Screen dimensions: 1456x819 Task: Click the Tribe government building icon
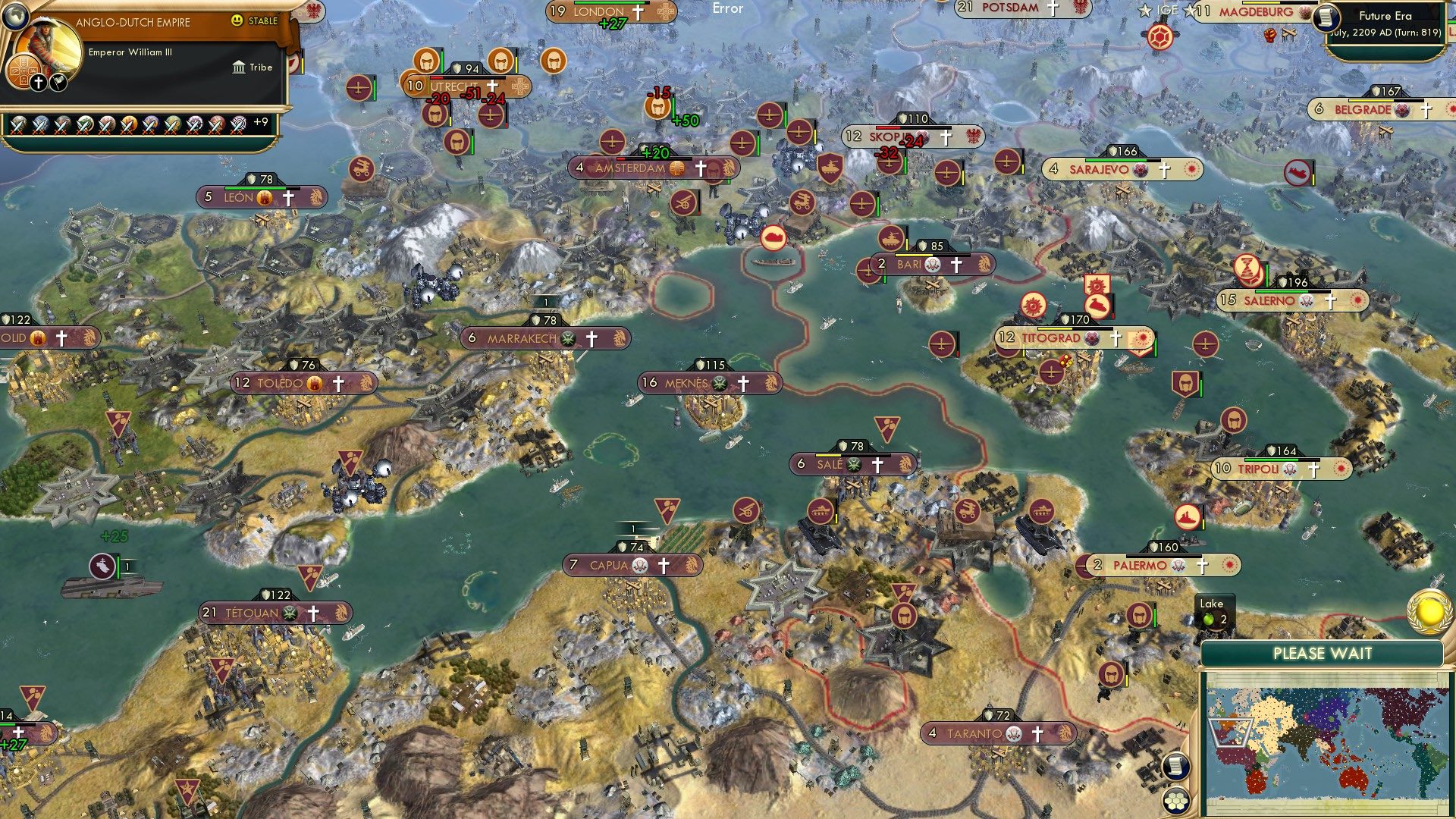pos(238,67)
